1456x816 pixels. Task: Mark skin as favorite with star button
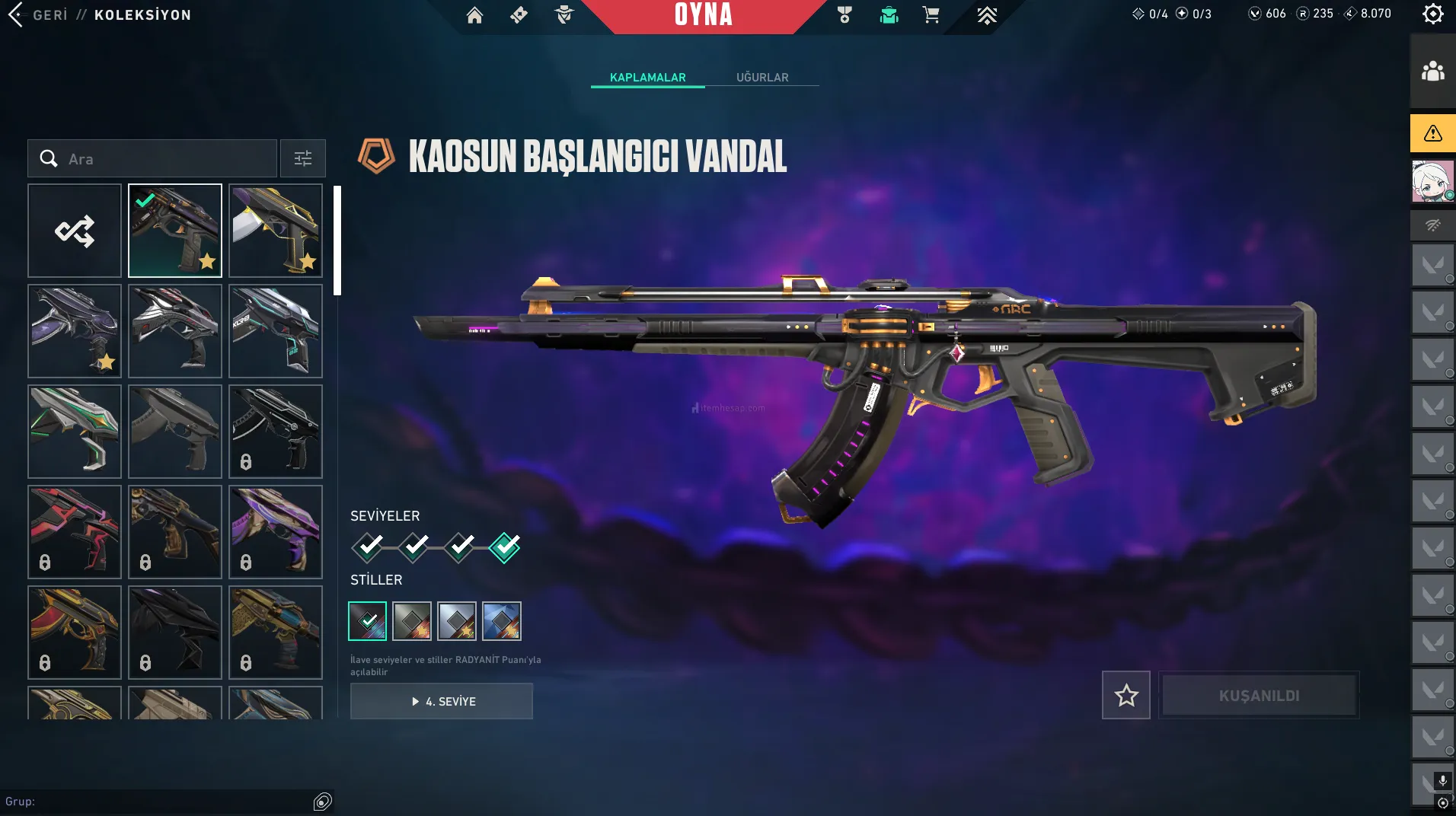click(x=1126, y=695)
